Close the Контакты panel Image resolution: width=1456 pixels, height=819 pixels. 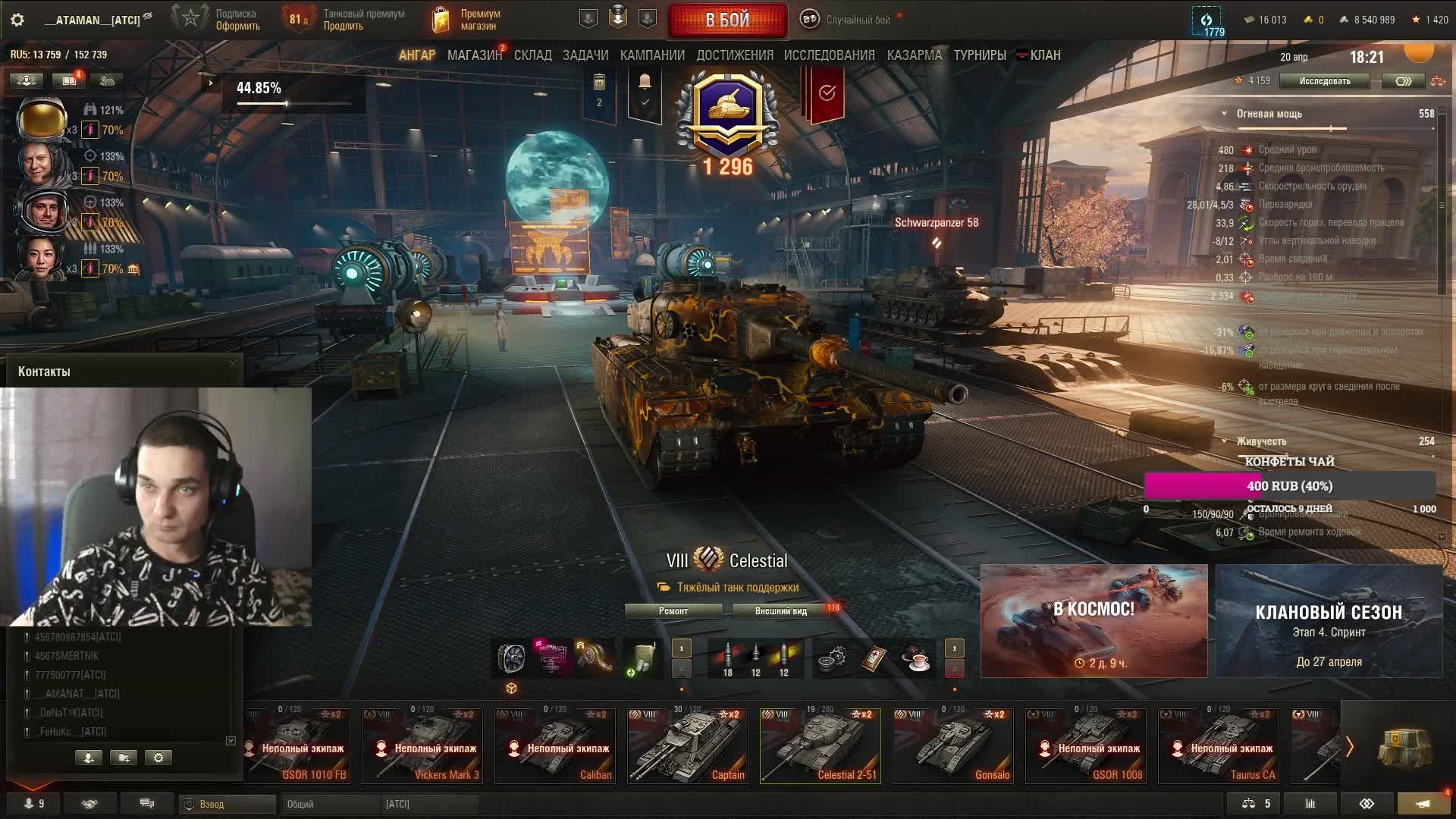(233, 364)
